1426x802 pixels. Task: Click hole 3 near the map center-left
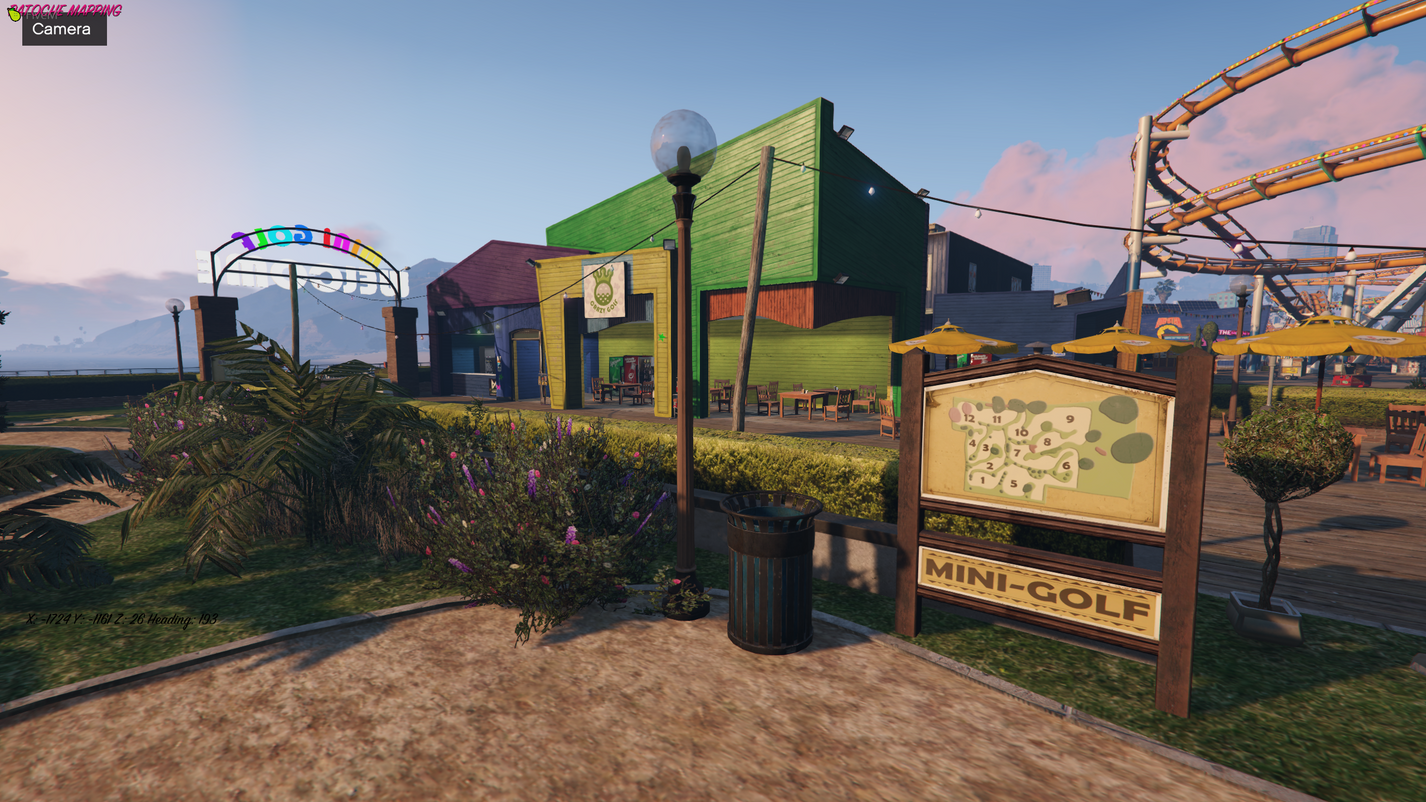click(x=985, y=448)
